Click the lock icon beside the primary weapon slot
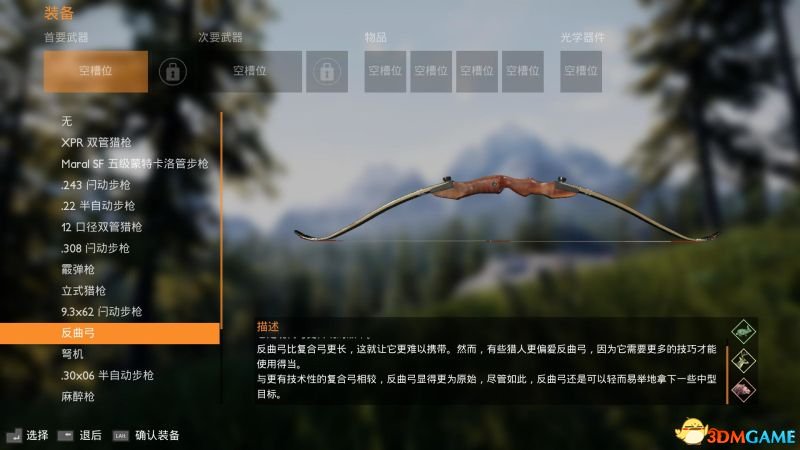The width and height of the screenshot is (800, 450). click(174, 71)
